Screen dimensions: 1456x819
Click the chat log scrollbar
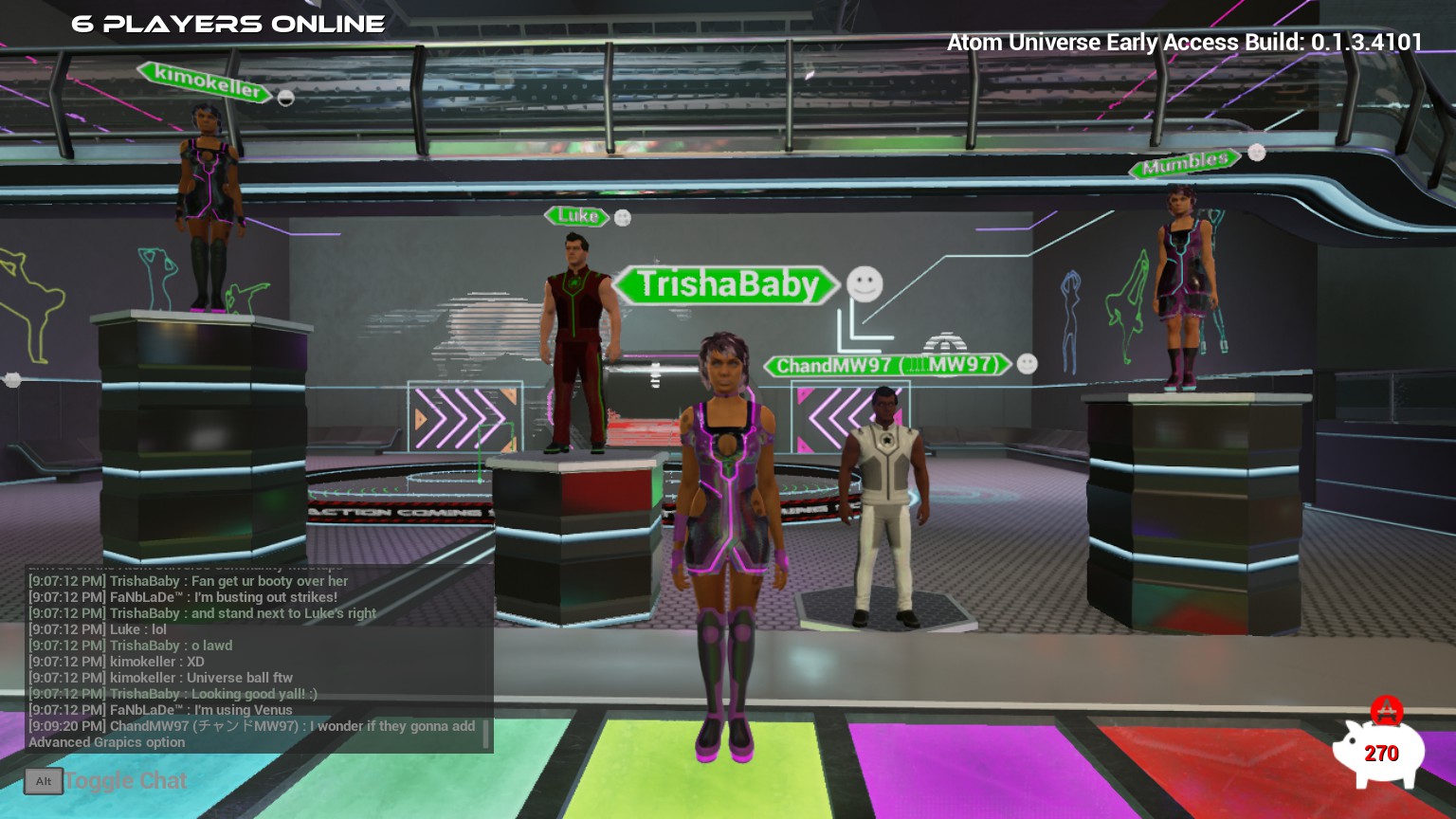pyautogui.click(x=486, y=734)
